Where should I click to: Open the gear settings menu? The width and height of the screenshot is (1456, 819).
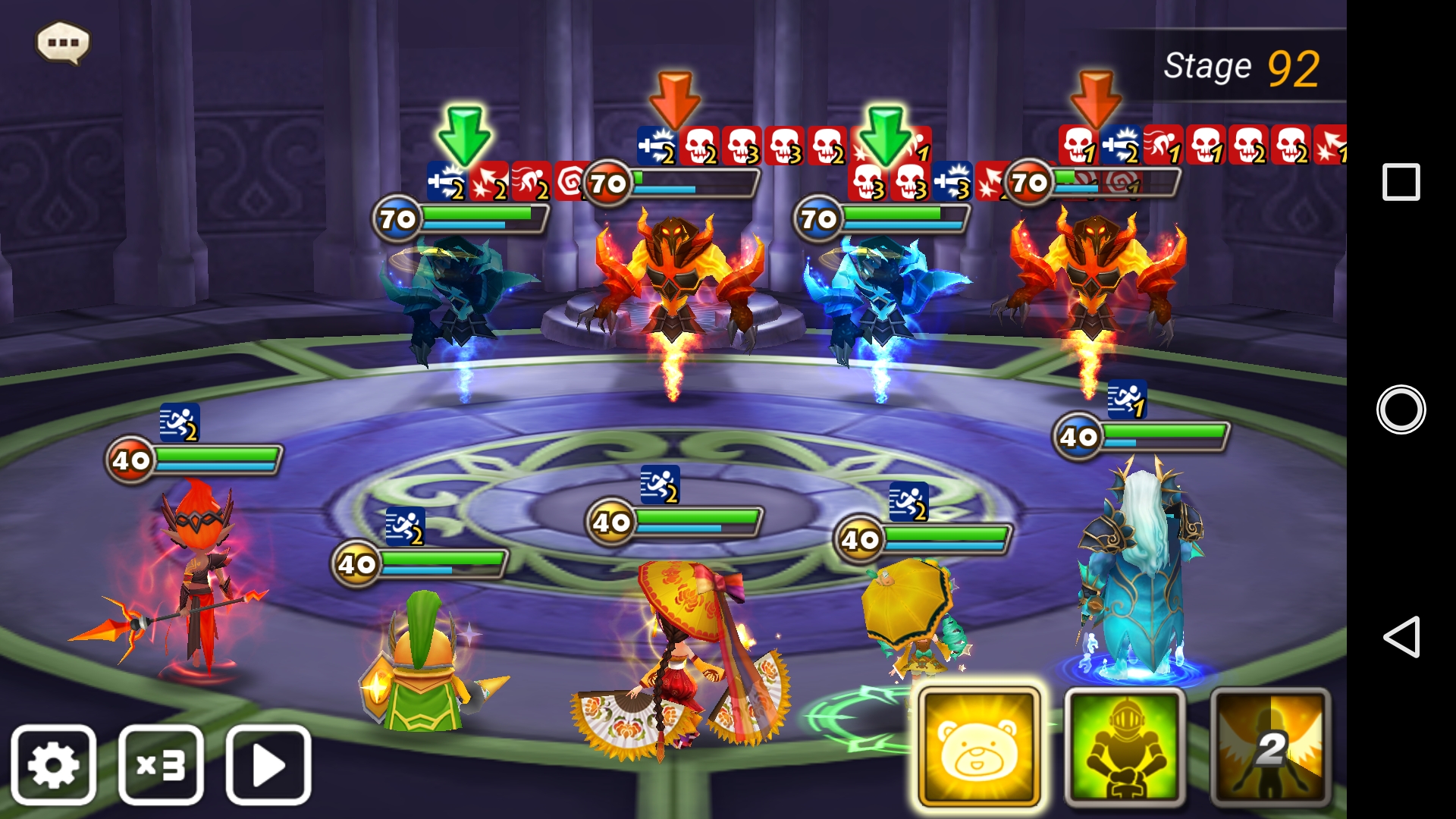click(53, 764)
